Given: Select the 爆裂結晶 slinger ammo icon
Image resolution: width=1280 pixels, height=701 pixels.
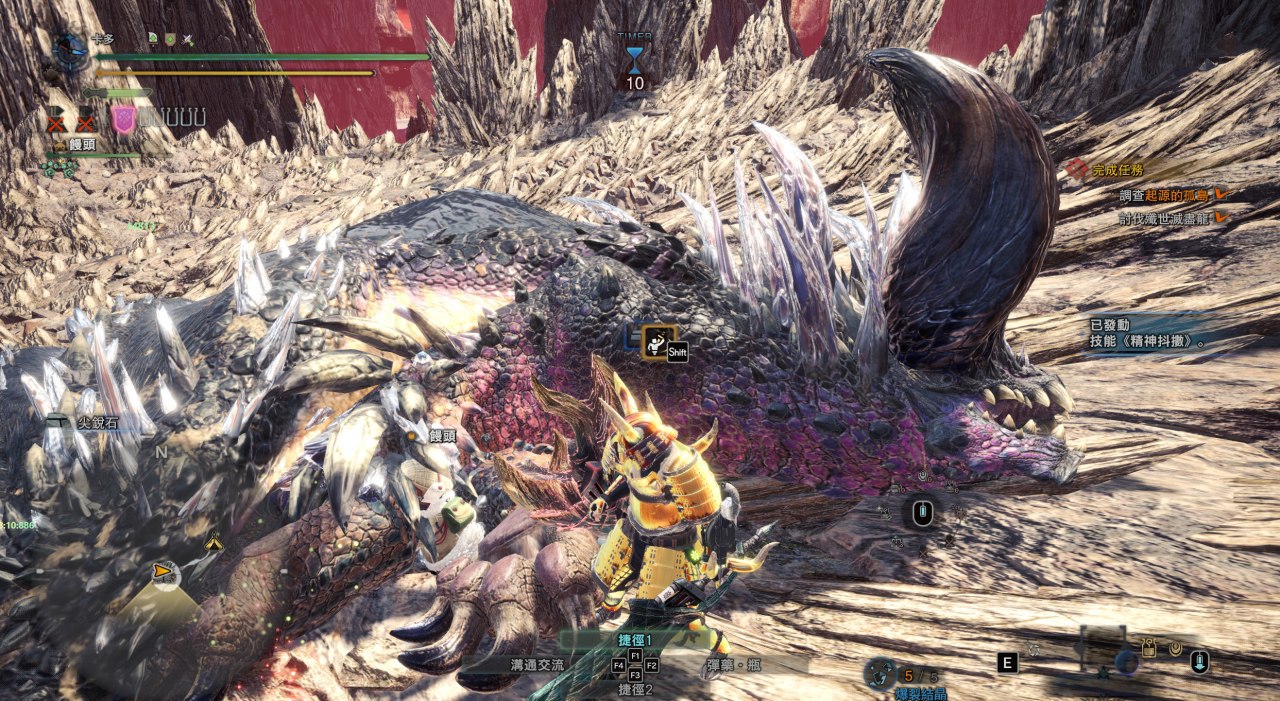Looking at the screenshot, I should (x=881, y=674).
